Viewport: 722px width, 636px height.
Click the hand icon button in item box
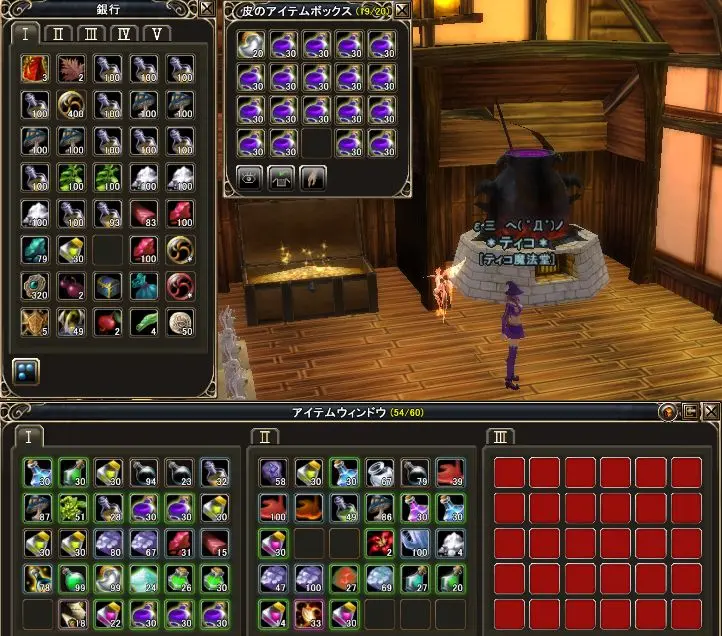point(313,178)
